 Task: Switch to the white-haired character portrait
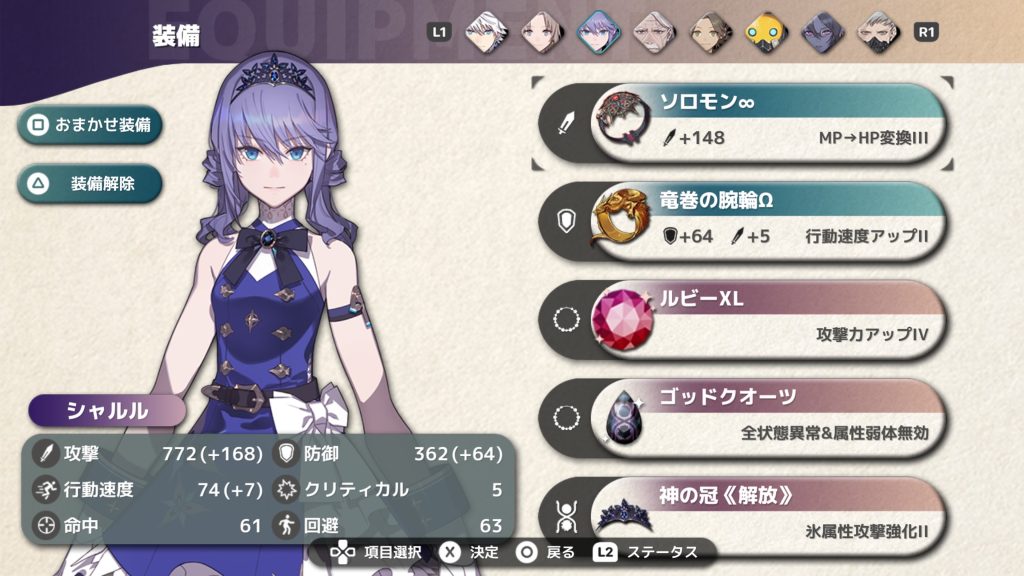point(483,31)
